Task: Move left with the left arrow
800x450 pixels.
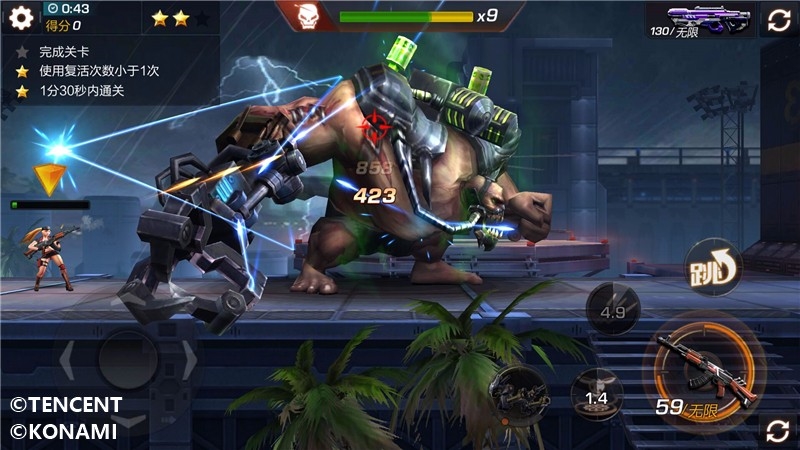Action: point(68,360)
